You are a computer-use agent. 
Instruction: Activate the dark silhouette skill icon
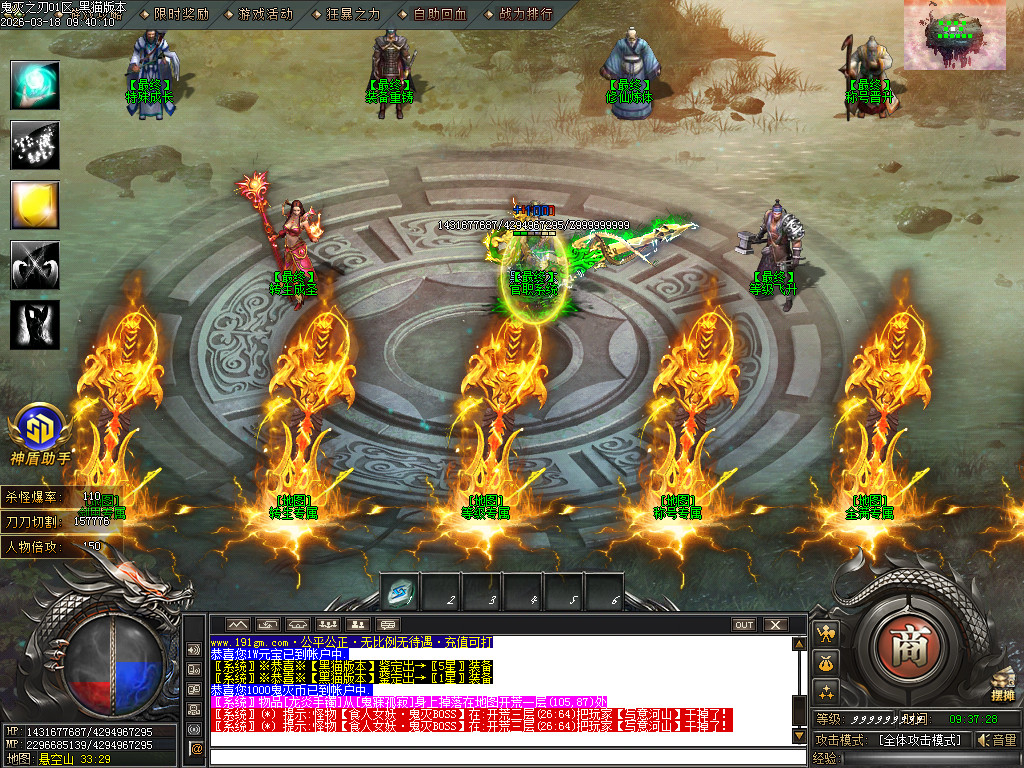coord(35,325)
